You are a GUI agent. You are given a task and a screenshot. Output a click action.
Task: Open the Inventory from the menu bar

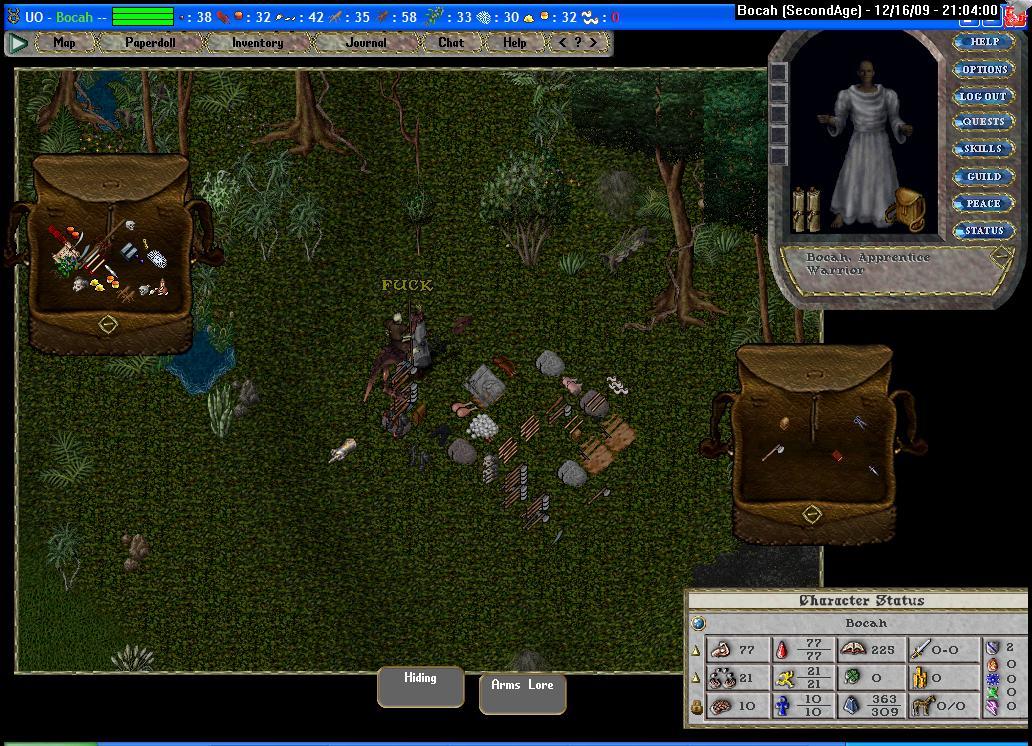[x=257, y=43]
